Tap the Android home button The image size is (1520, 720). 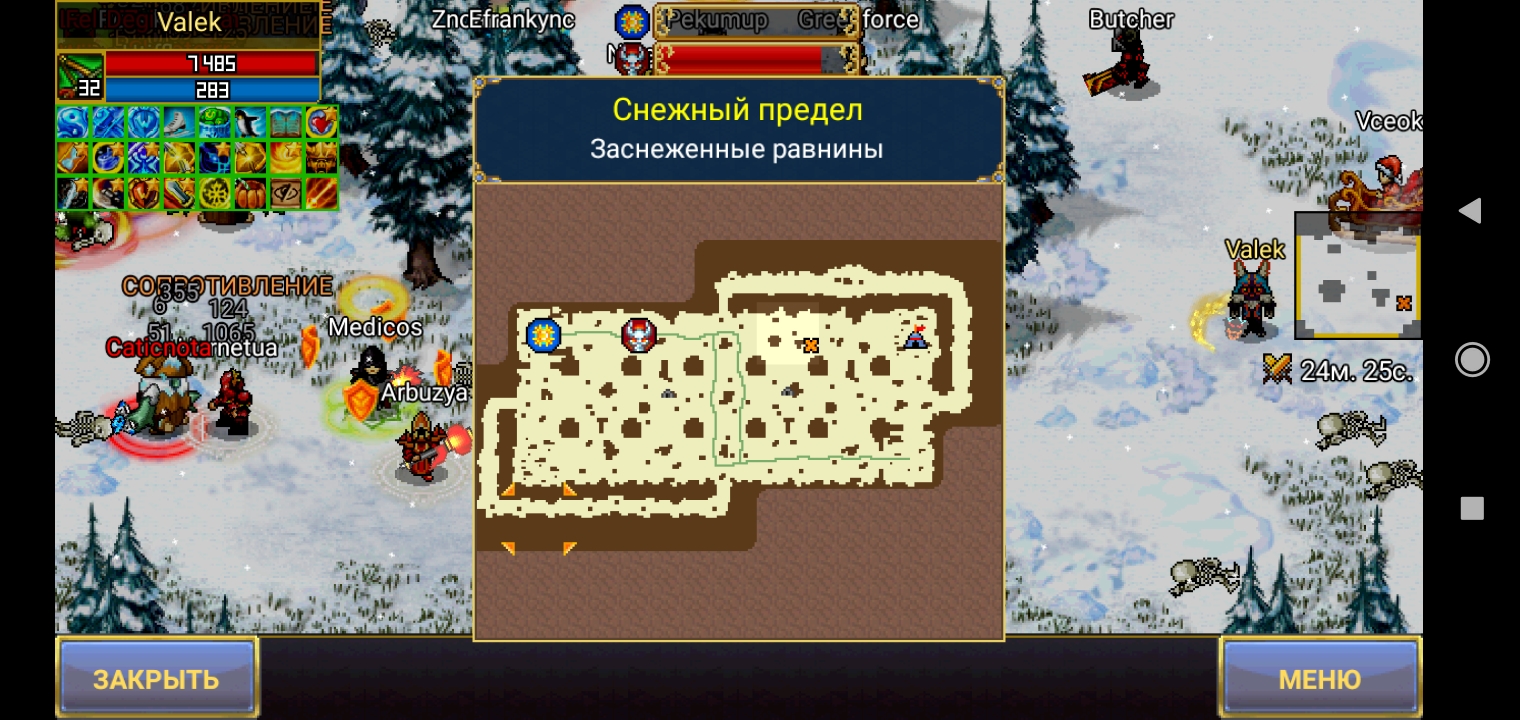point(1471,359)
